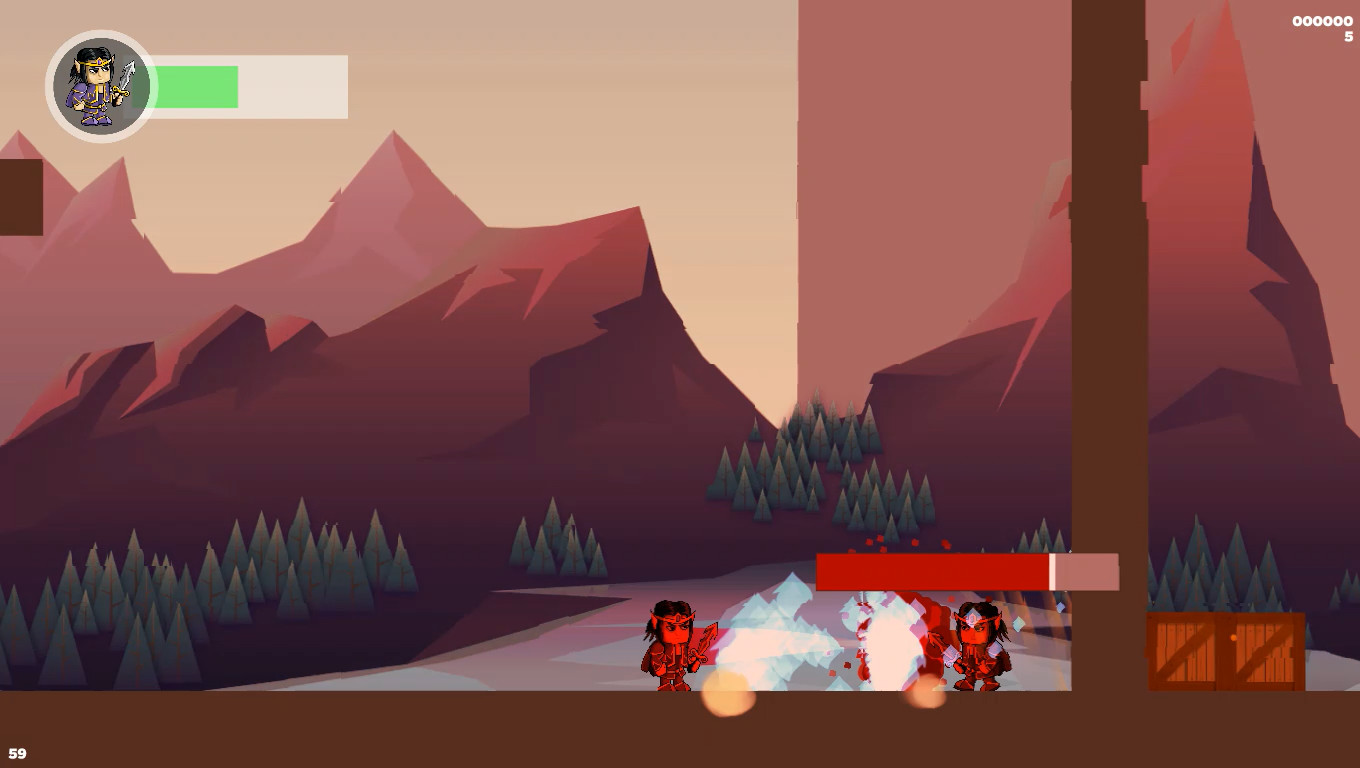Toggle the enemy health bar visibility
This screenshot has width=1360, height=768.
[935, 569]
